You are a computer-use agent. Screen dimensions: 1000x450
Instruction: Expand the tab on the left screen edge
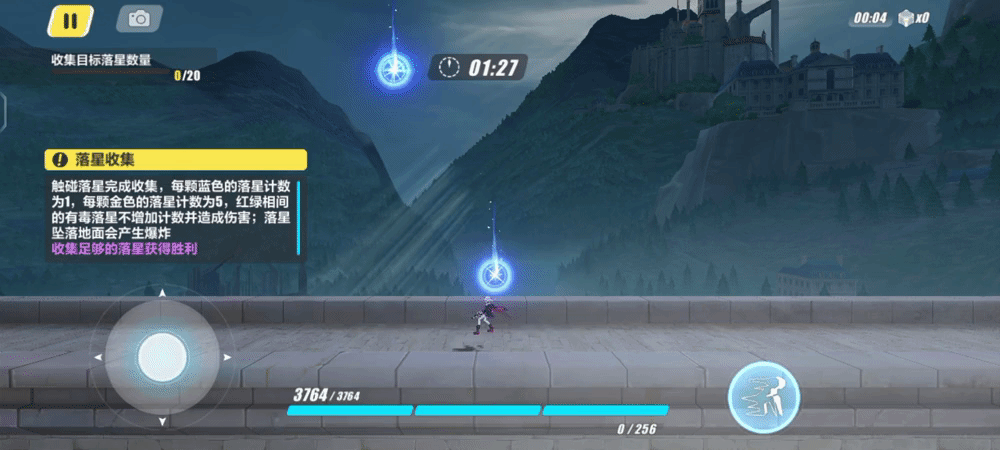[x=3, y=111]
